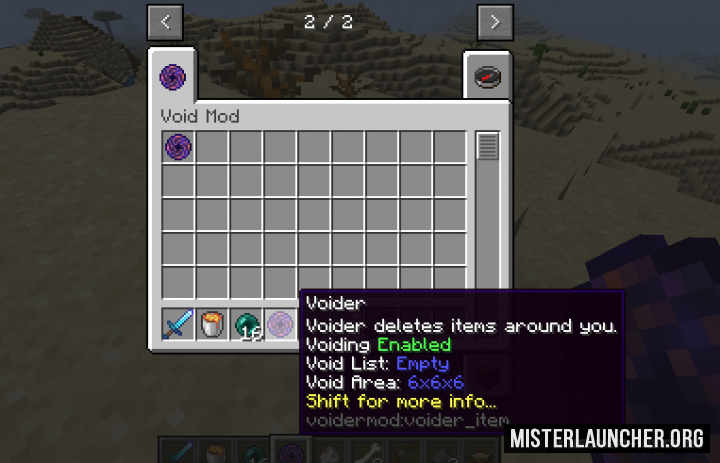This screenshot has width=720, height=463.
Task: Click the creative inventory scrollbar handle
Action: click(488, 147)
